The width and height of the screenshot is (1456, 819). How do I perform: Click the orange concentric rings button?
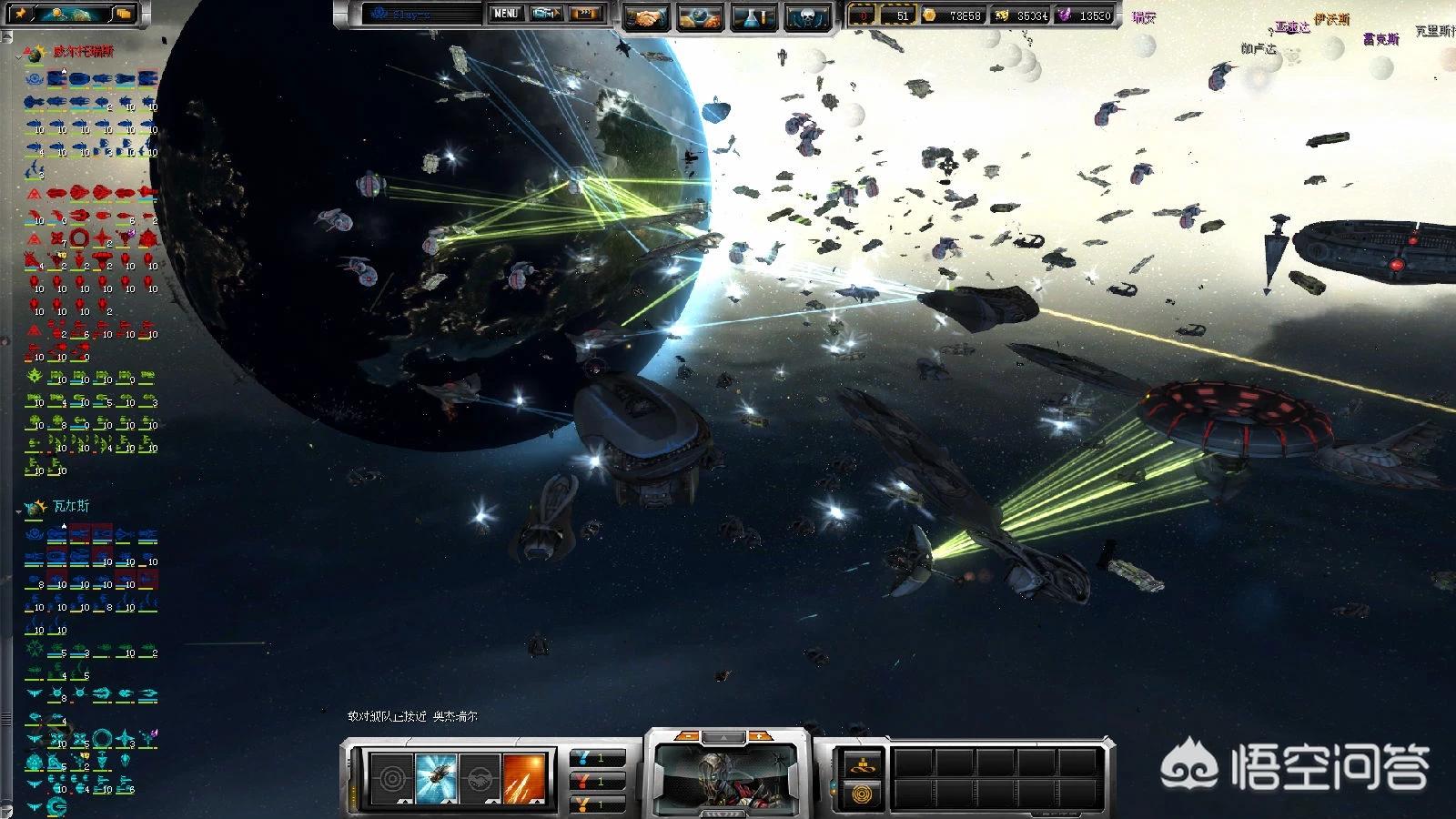pos(860,794)
